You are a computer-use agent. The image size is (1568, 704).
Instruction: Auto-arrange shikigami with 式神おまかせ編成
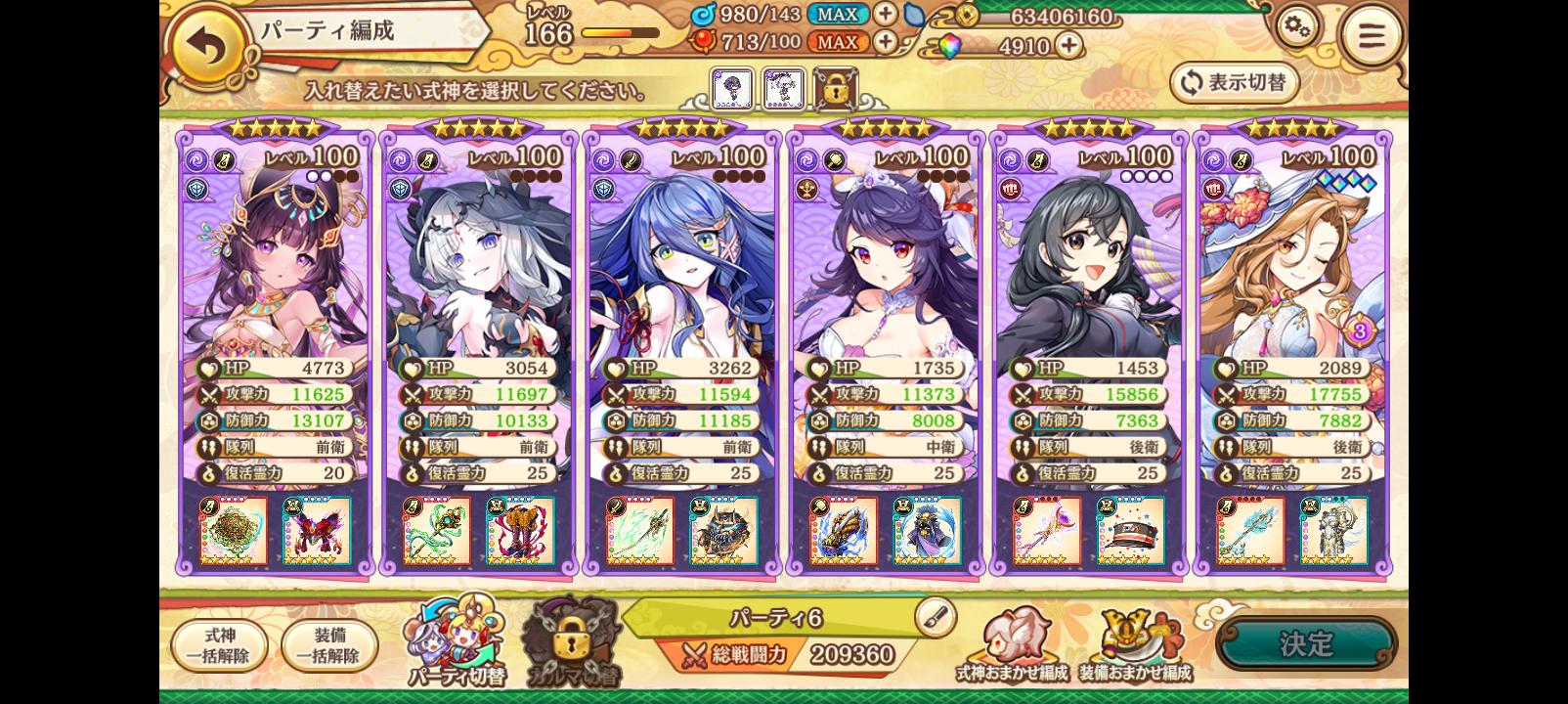click(x=1011, y=646)
